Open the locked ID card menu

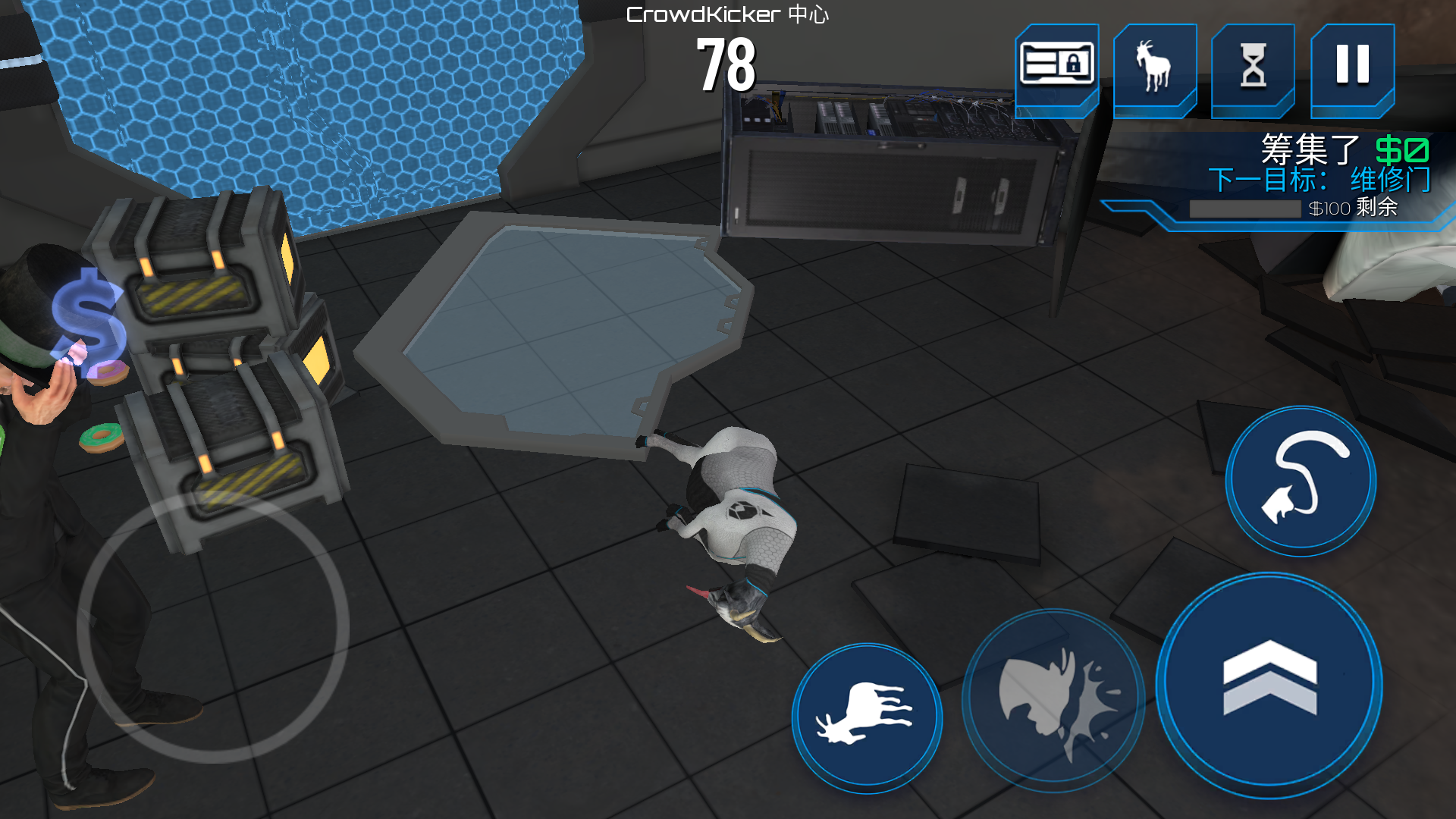click(x=1056, y=67)
